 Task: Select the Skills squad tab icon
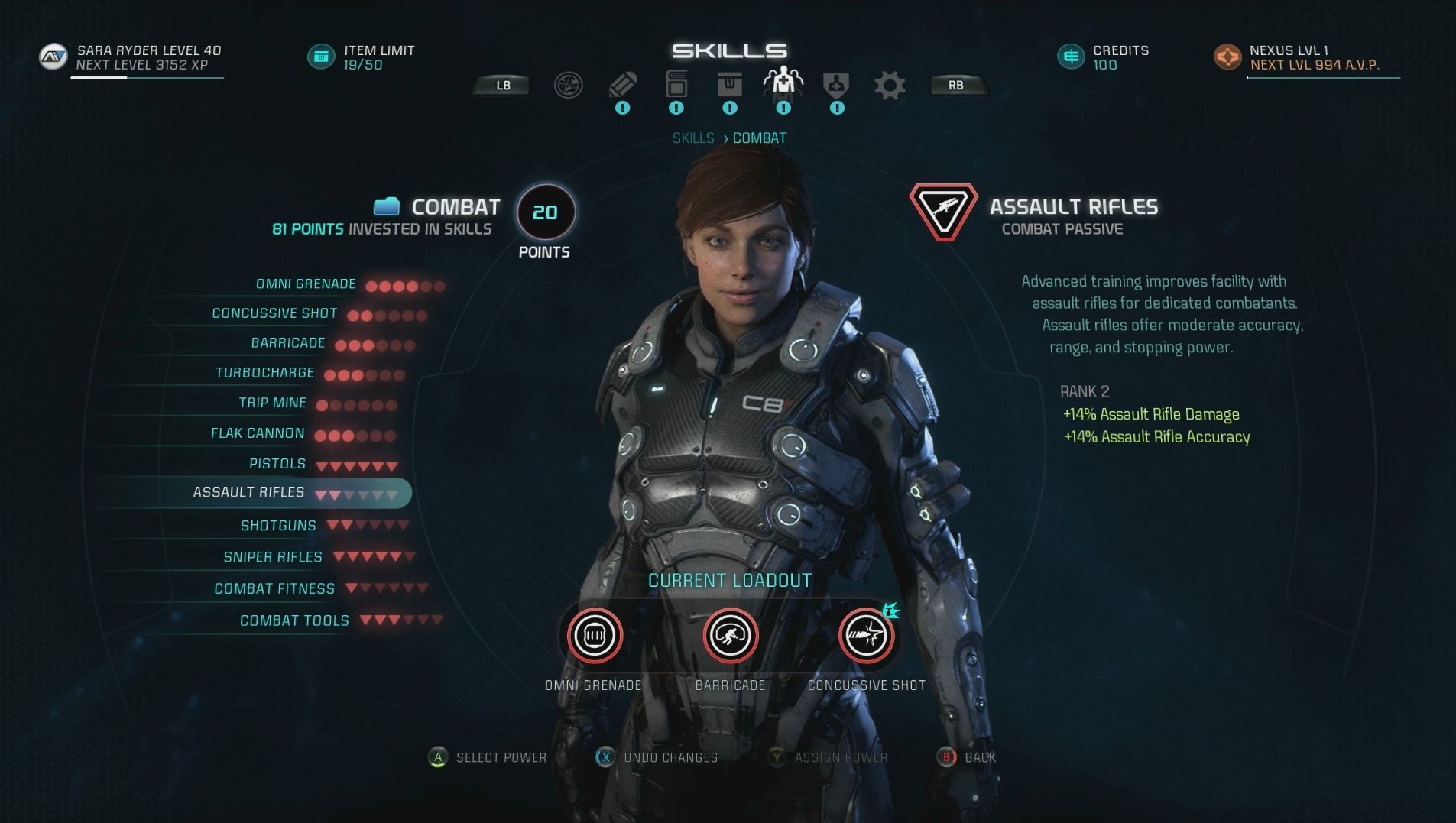click(783, 82)
